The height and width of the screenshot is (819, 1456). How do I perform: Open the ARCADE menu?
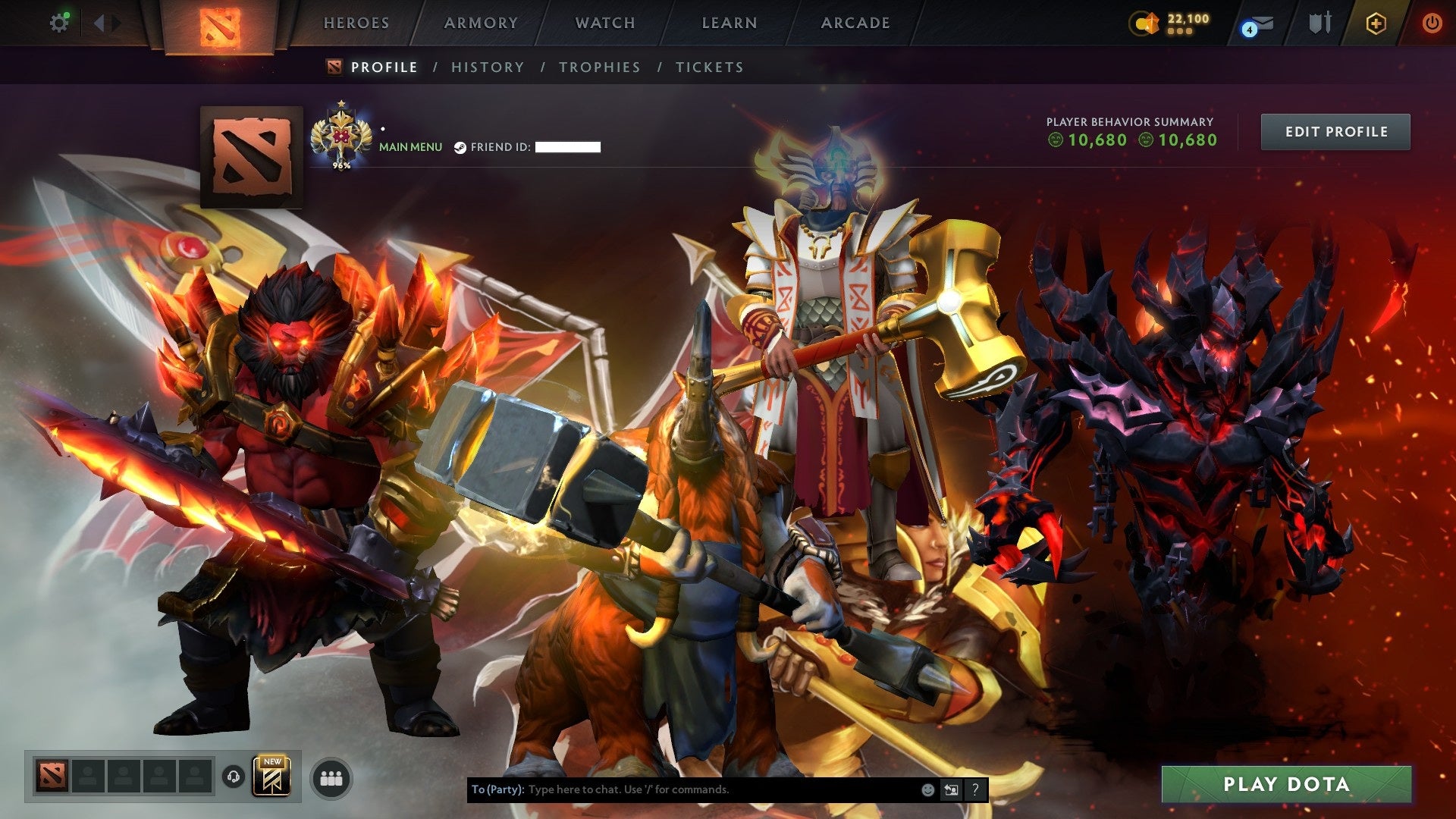point(856,23)
